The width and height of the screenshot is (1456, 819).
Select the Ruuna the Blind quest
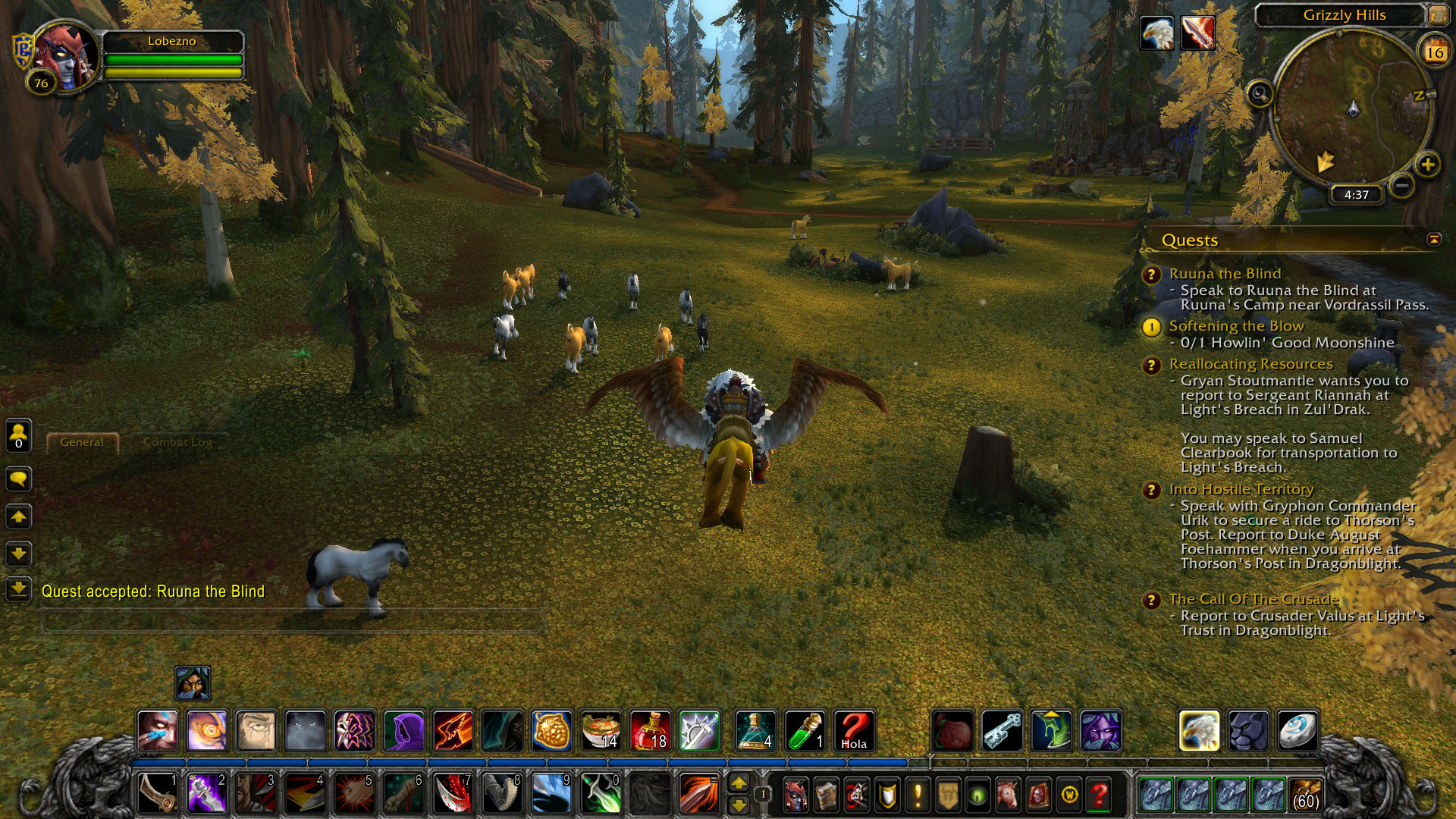(1224, 274)
